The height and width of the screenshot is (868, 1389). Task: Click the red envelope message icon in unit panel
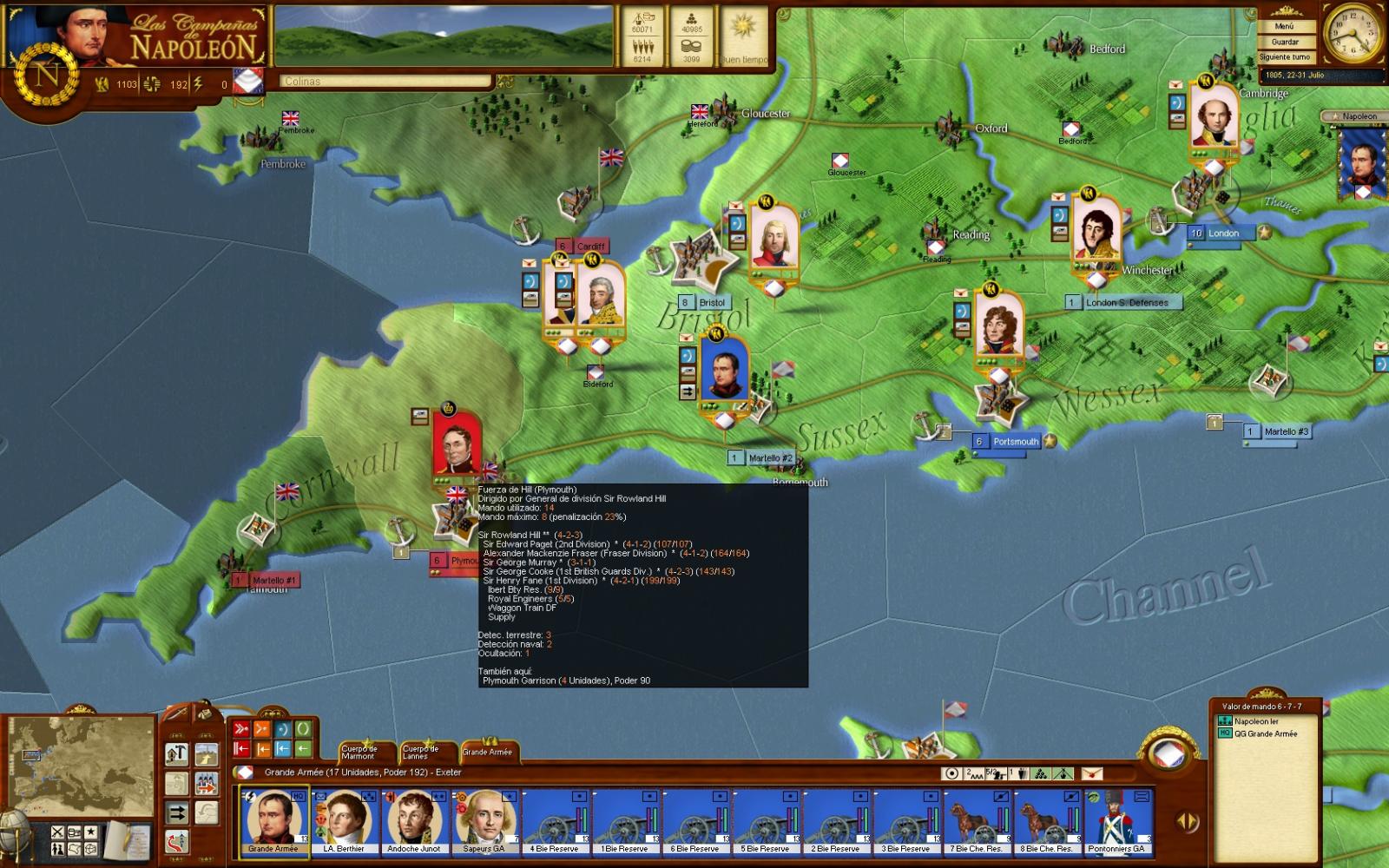pyautogui.click(x=1091, y=773)
